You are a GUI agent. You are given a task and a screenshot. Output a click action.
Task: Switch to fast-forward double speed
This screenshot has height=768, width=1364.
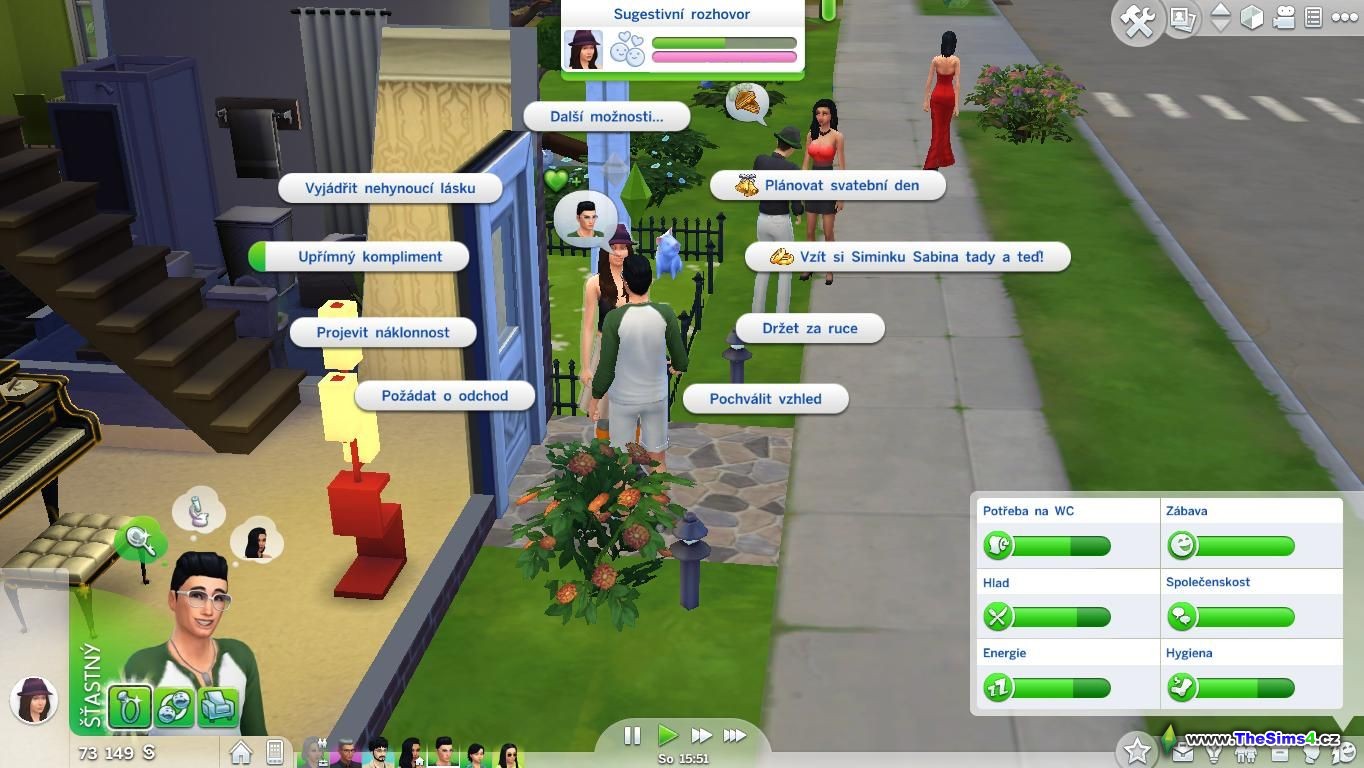tap(701, 736)
